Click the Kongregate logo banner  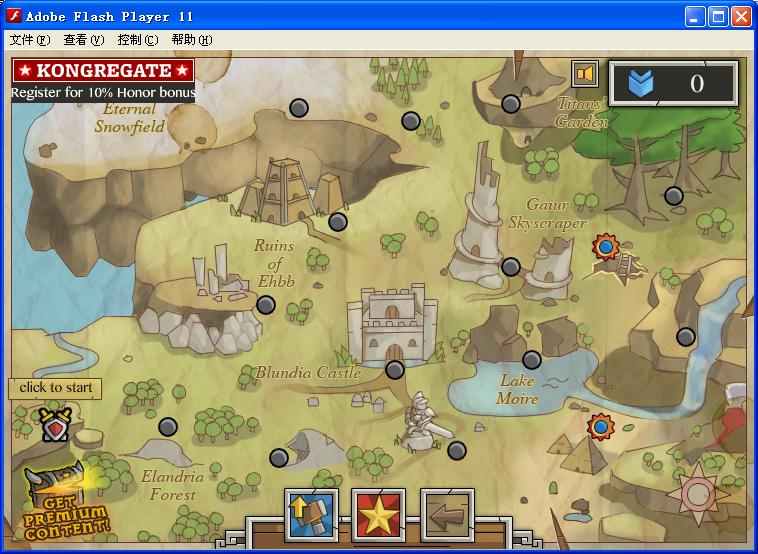click(103, 71)
